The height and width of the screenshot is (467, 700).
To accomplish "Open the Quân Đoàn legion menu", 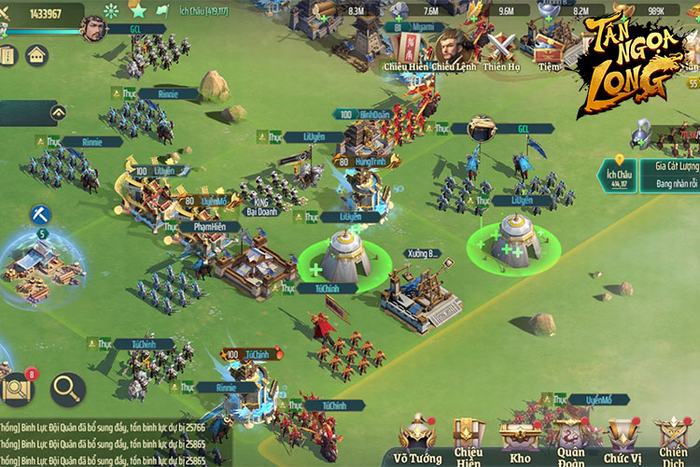I will 571,436.
